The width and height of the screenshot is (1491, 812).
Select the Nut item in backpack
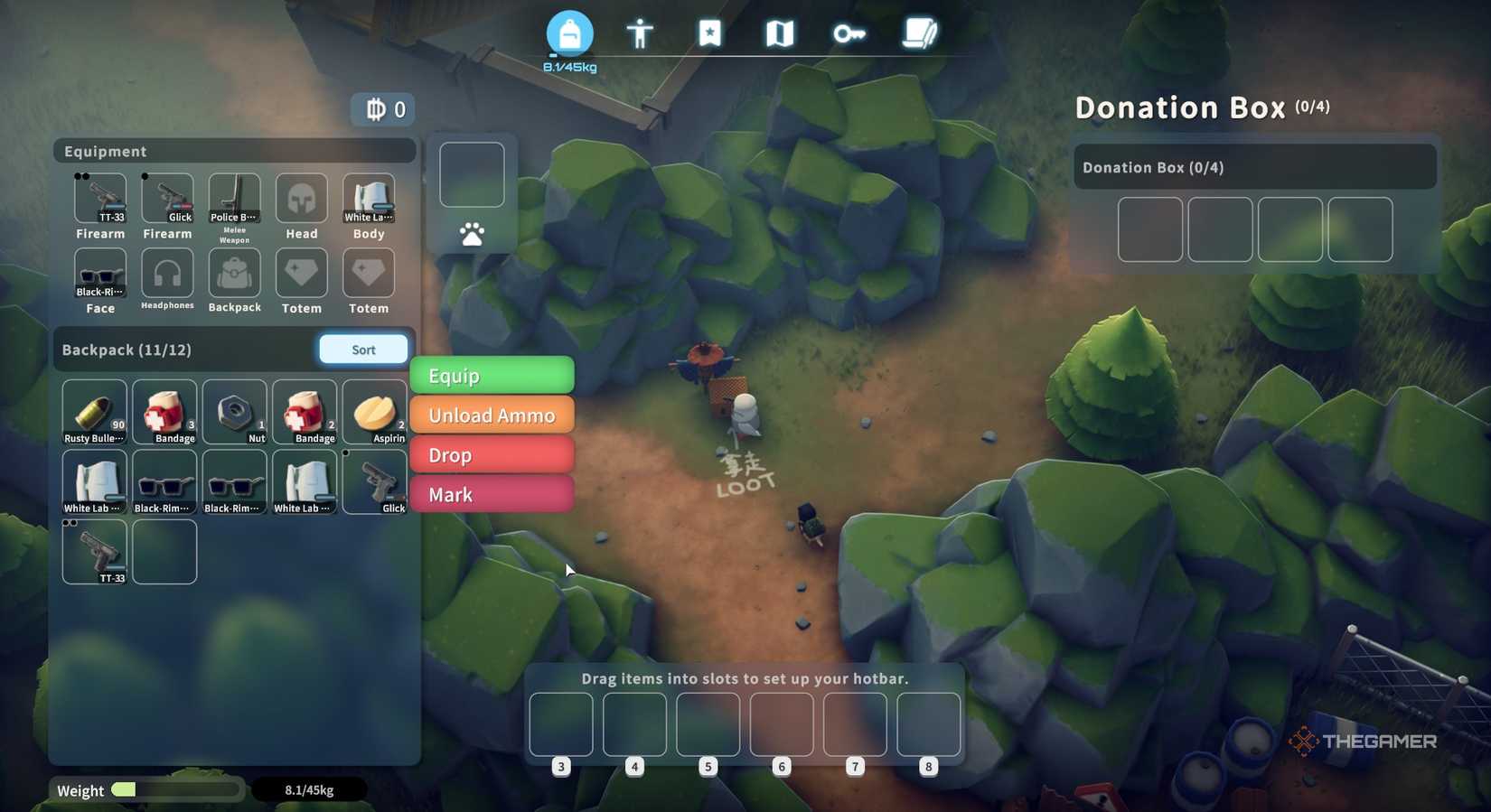(x=234, y=411)
